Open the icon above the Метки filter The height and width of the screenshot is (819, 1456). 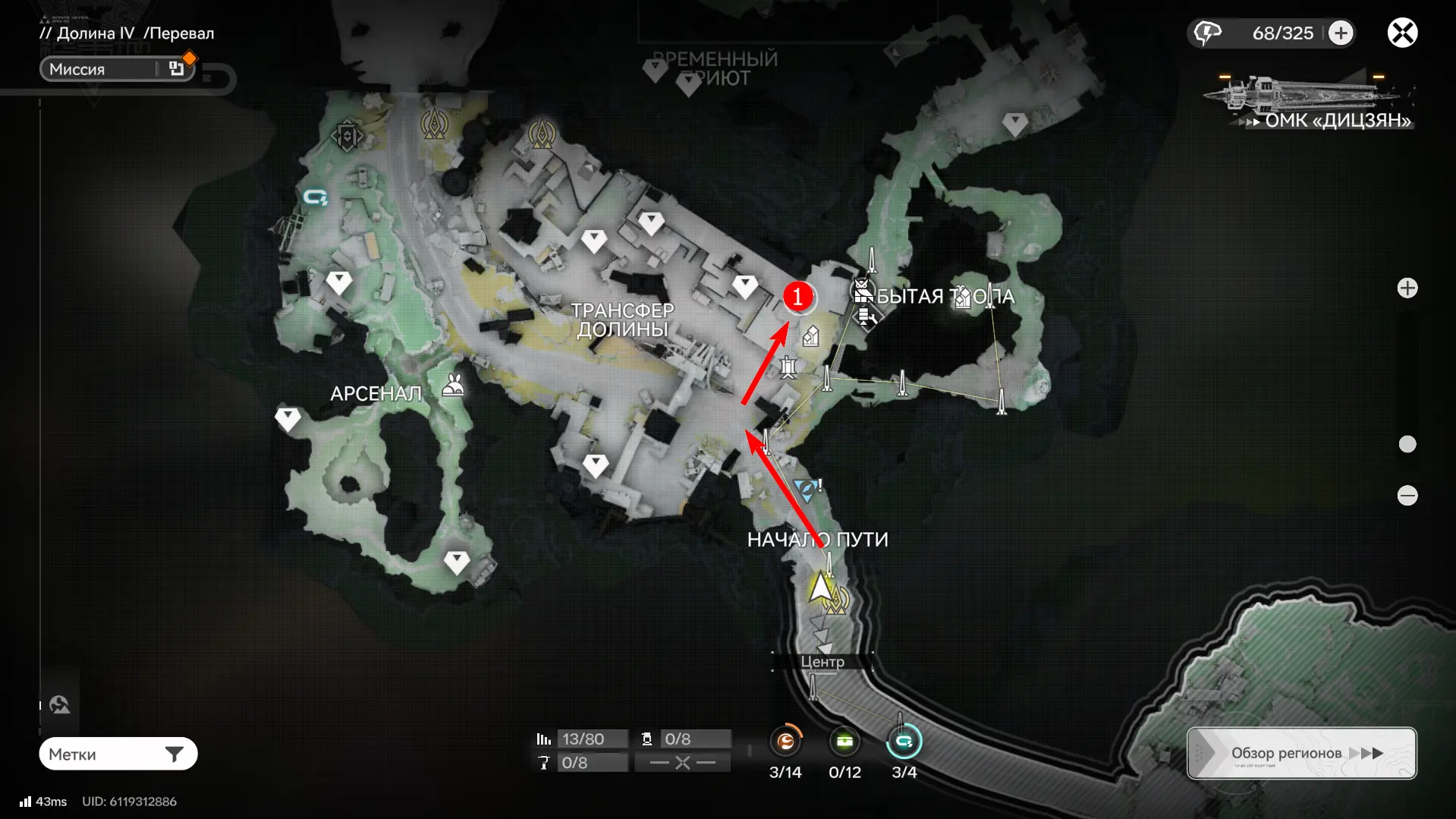(x=60, y=705)
